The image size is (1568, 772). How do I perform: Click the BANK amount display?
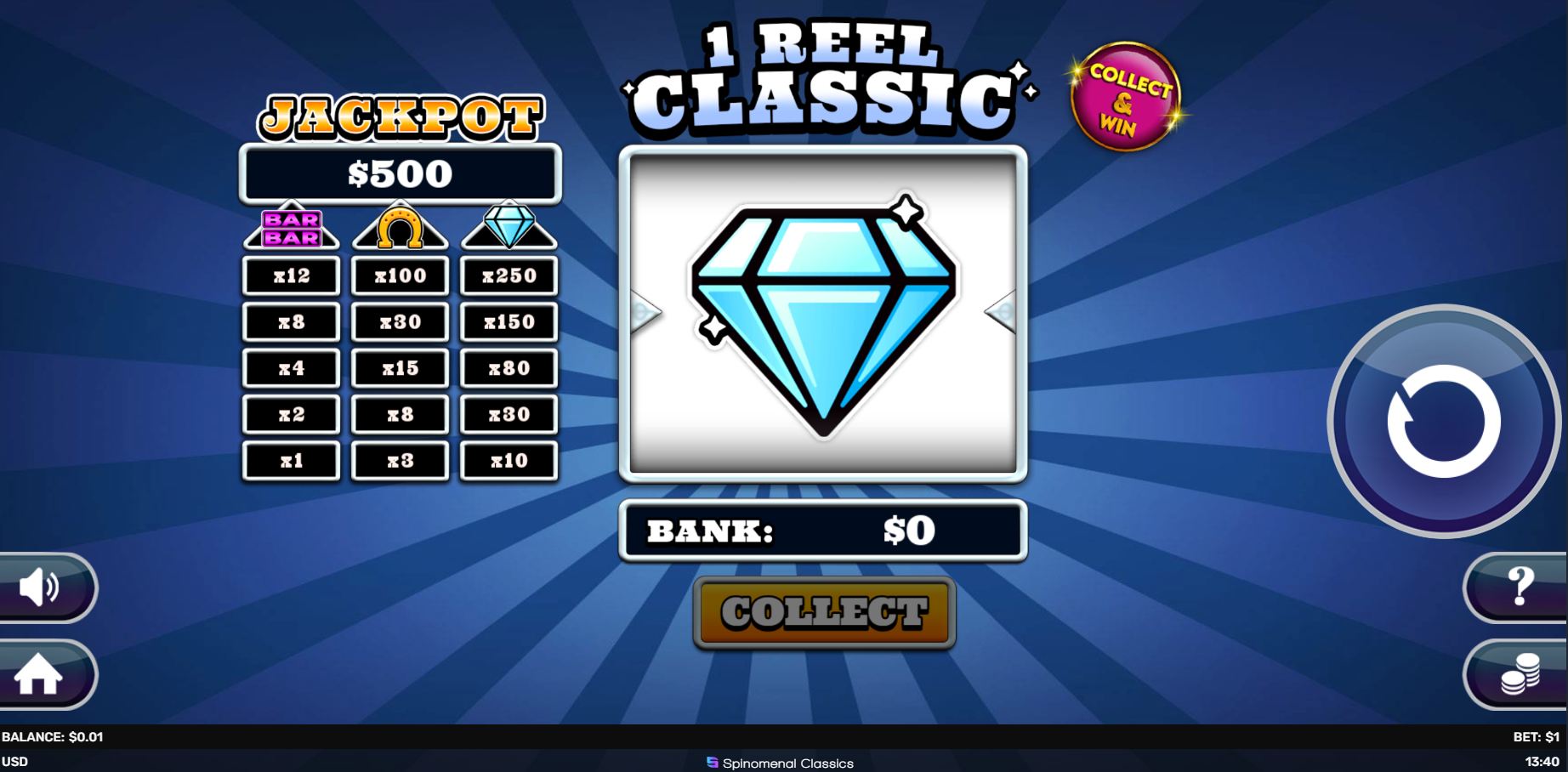pyautogui.click(x=822, y=531)
